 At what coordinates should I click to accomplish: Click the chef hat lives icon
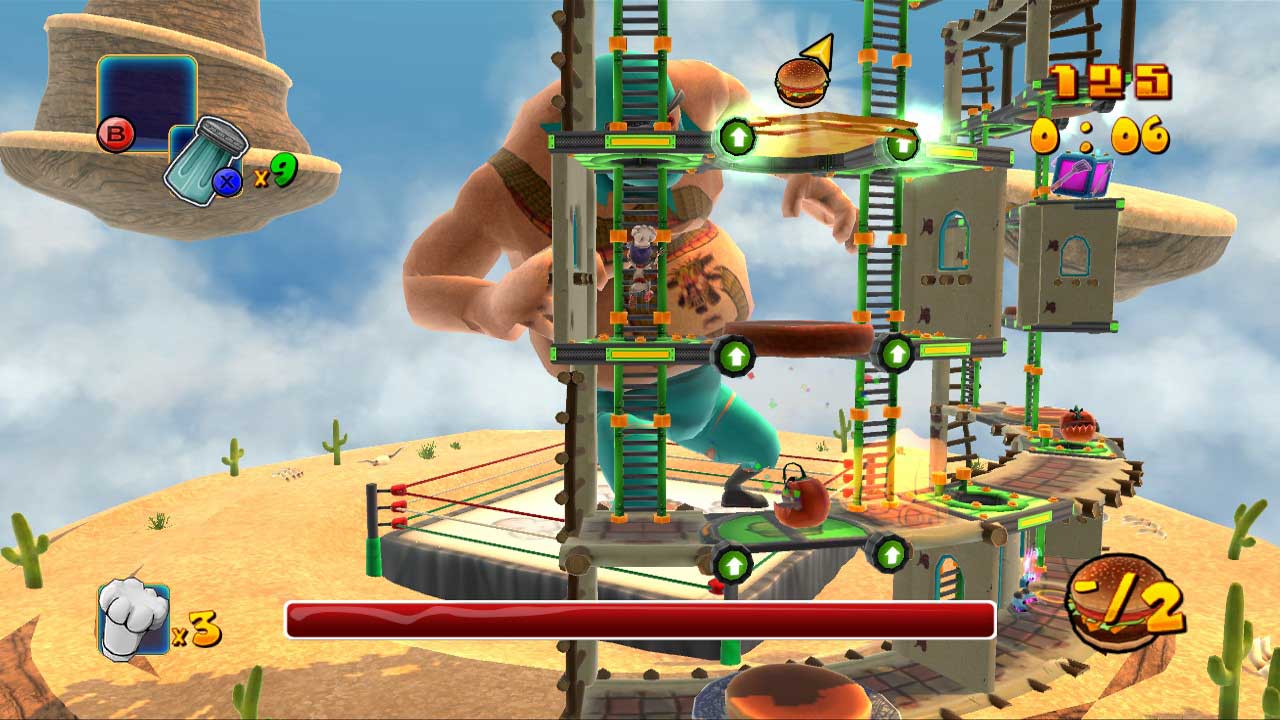[x=133, y=621]
